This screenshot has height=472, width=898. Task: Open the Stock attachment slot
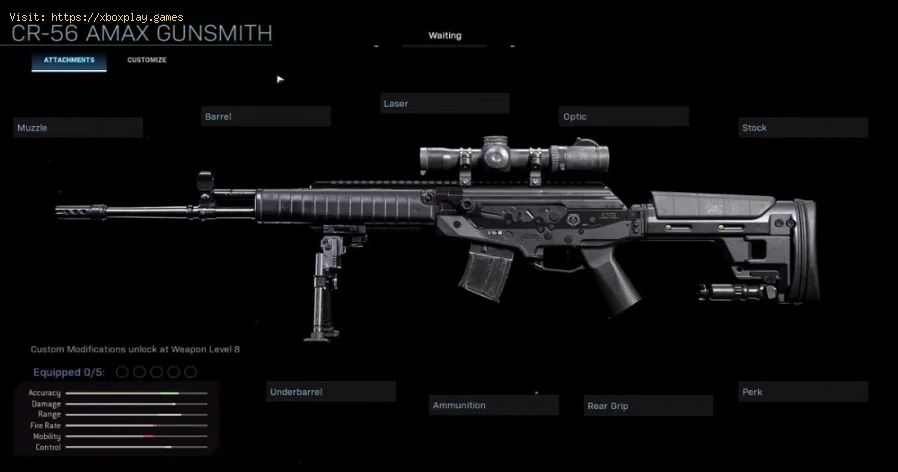pos(803,128)
